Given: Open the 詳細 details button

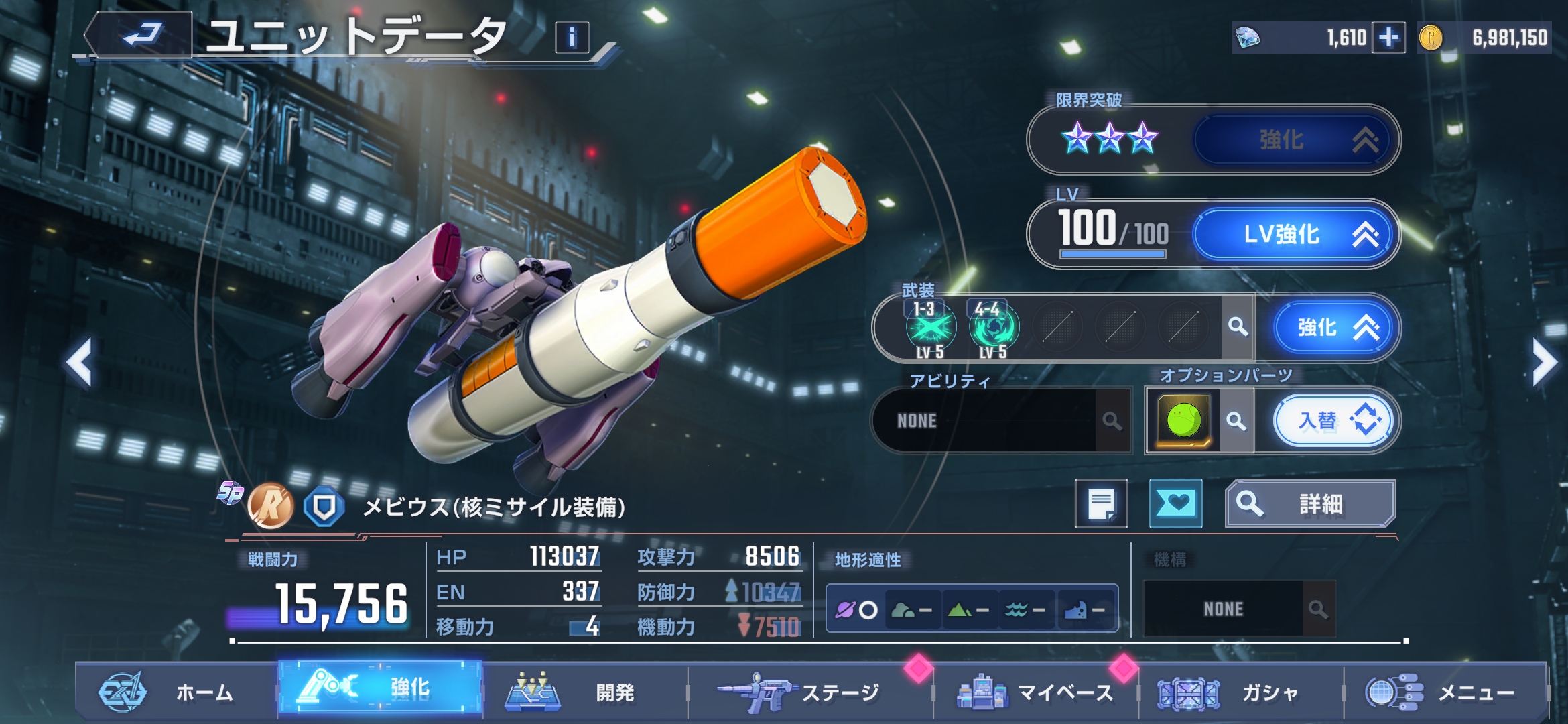Looking at the screenshot, I should 1310,503.
